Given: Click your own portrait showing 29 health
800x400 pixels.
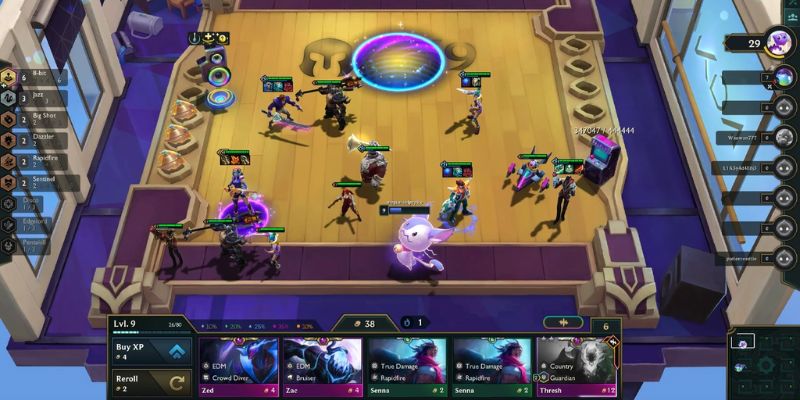Looking at the screenshot, I should [775, 43].
